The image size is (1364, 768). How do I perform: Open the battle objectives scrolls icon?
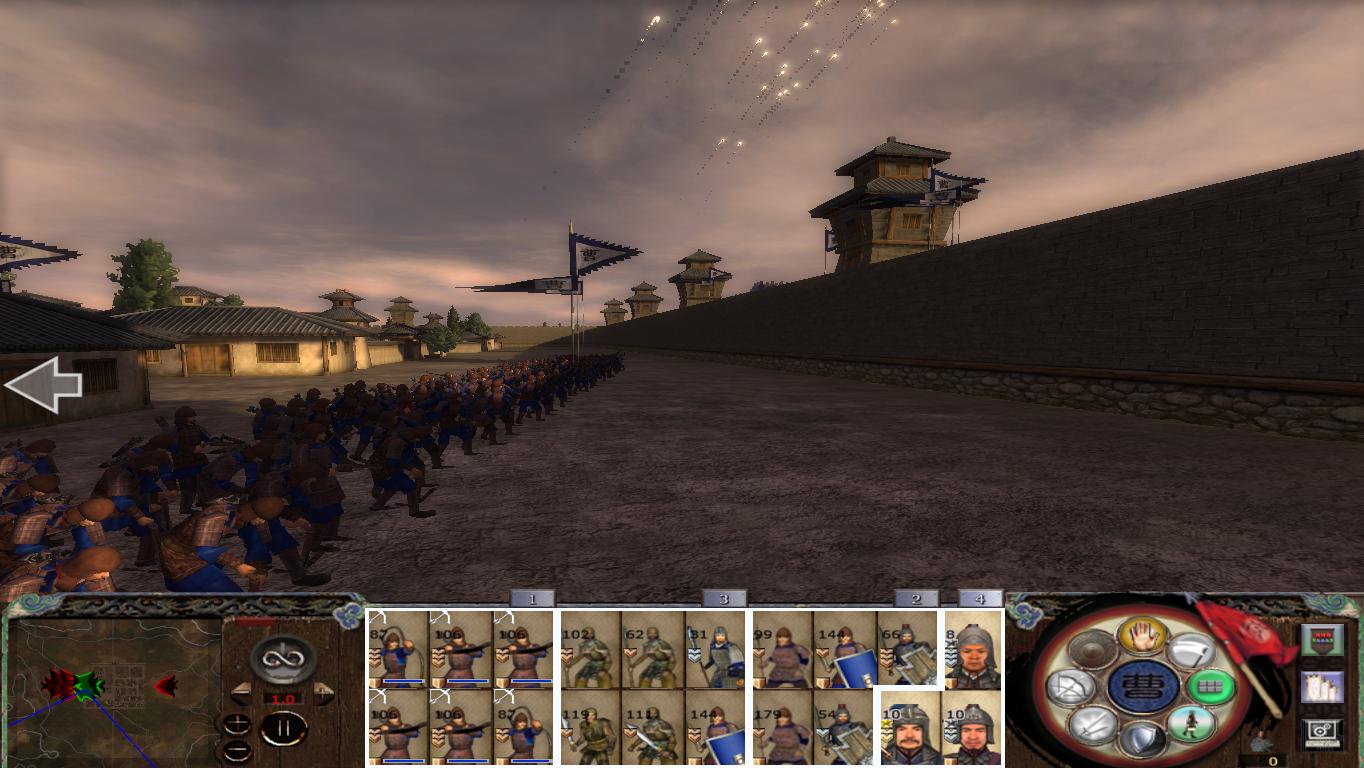[1321, 687]
